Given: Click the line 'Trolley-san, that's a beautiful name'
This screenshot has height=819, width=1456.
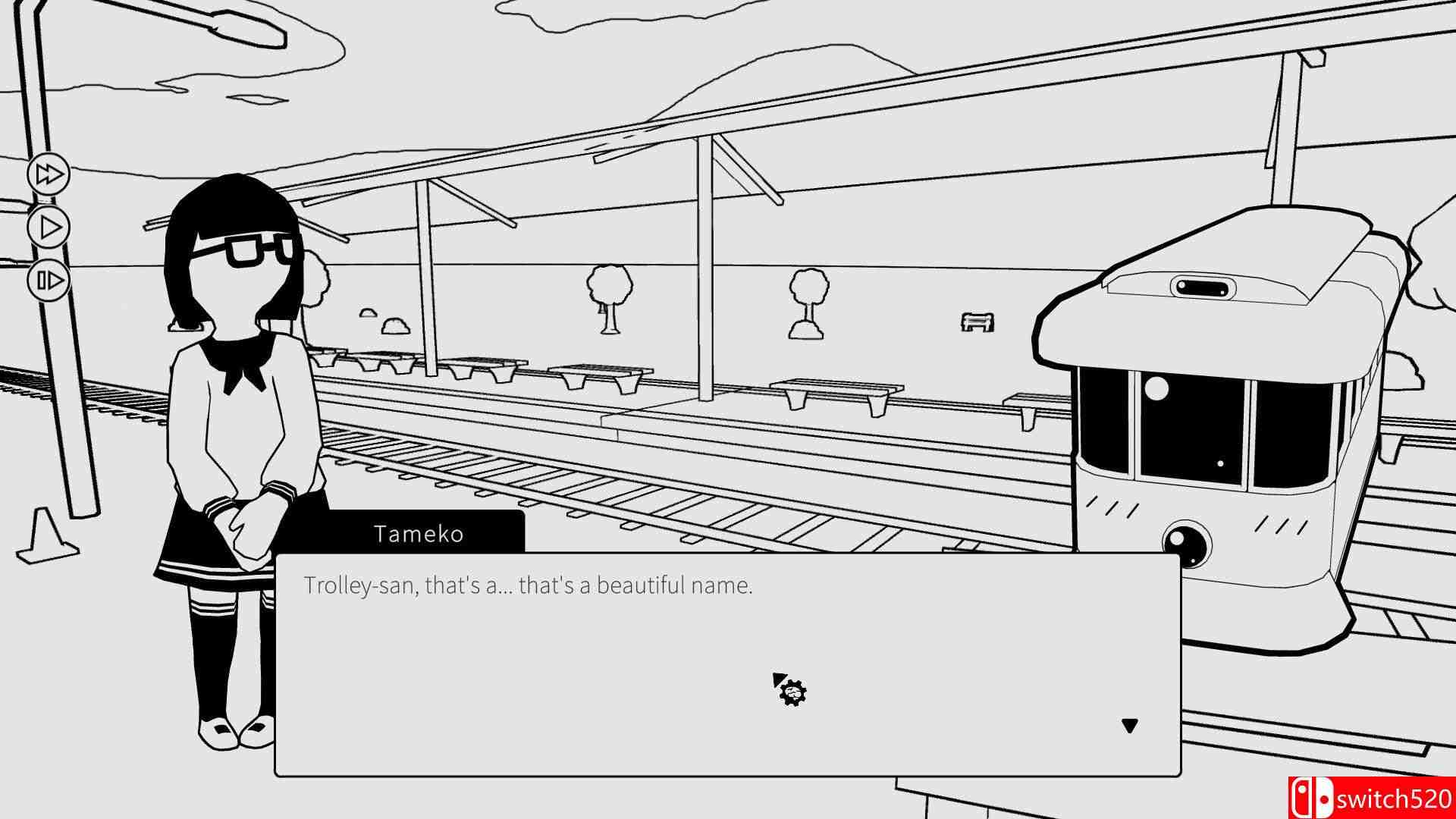Looking at the screenshot, I should (x=531, y=585).
